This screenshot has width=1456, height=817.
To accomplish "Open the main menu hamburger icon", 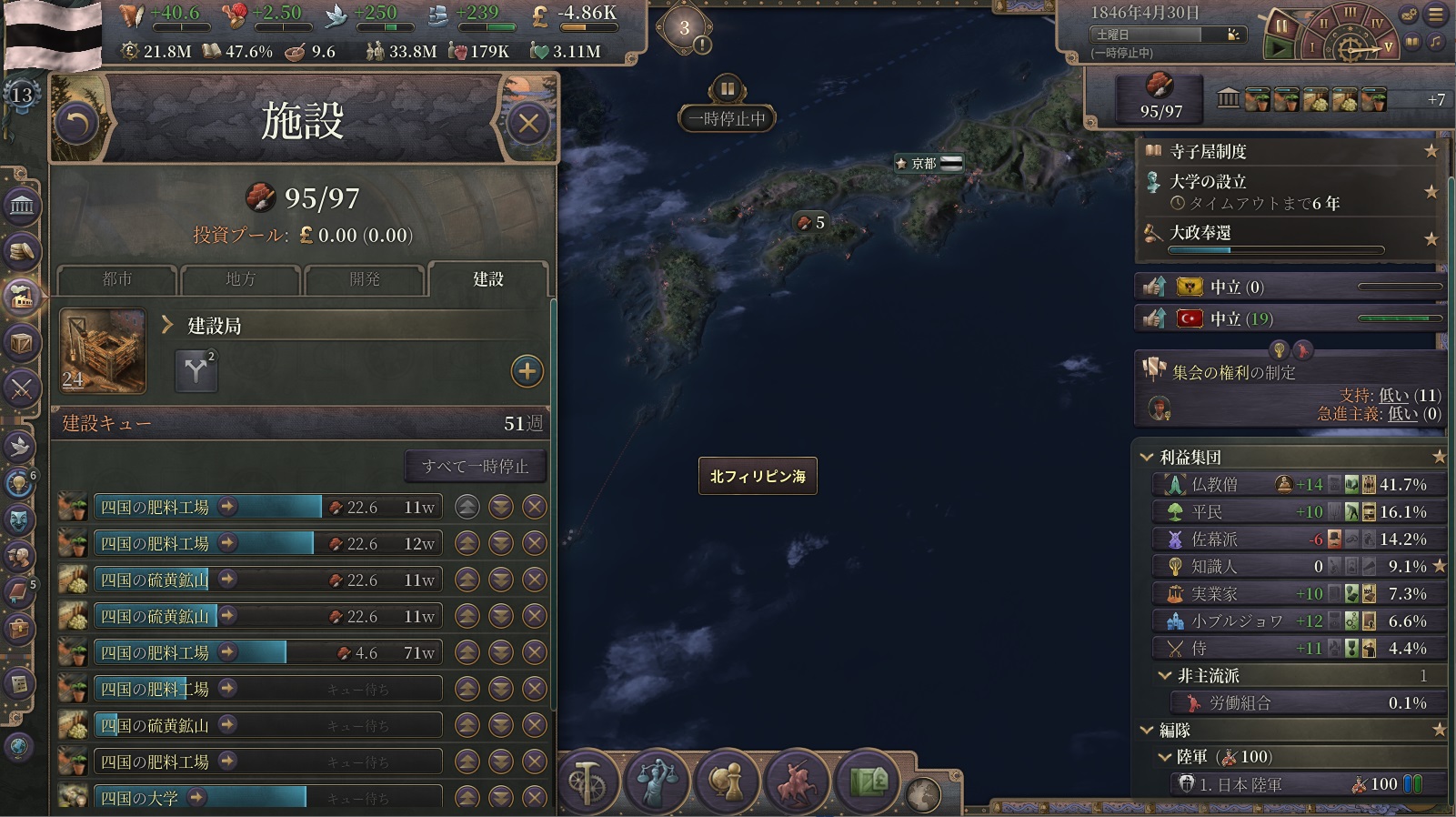I will (x=1436, y=15).
